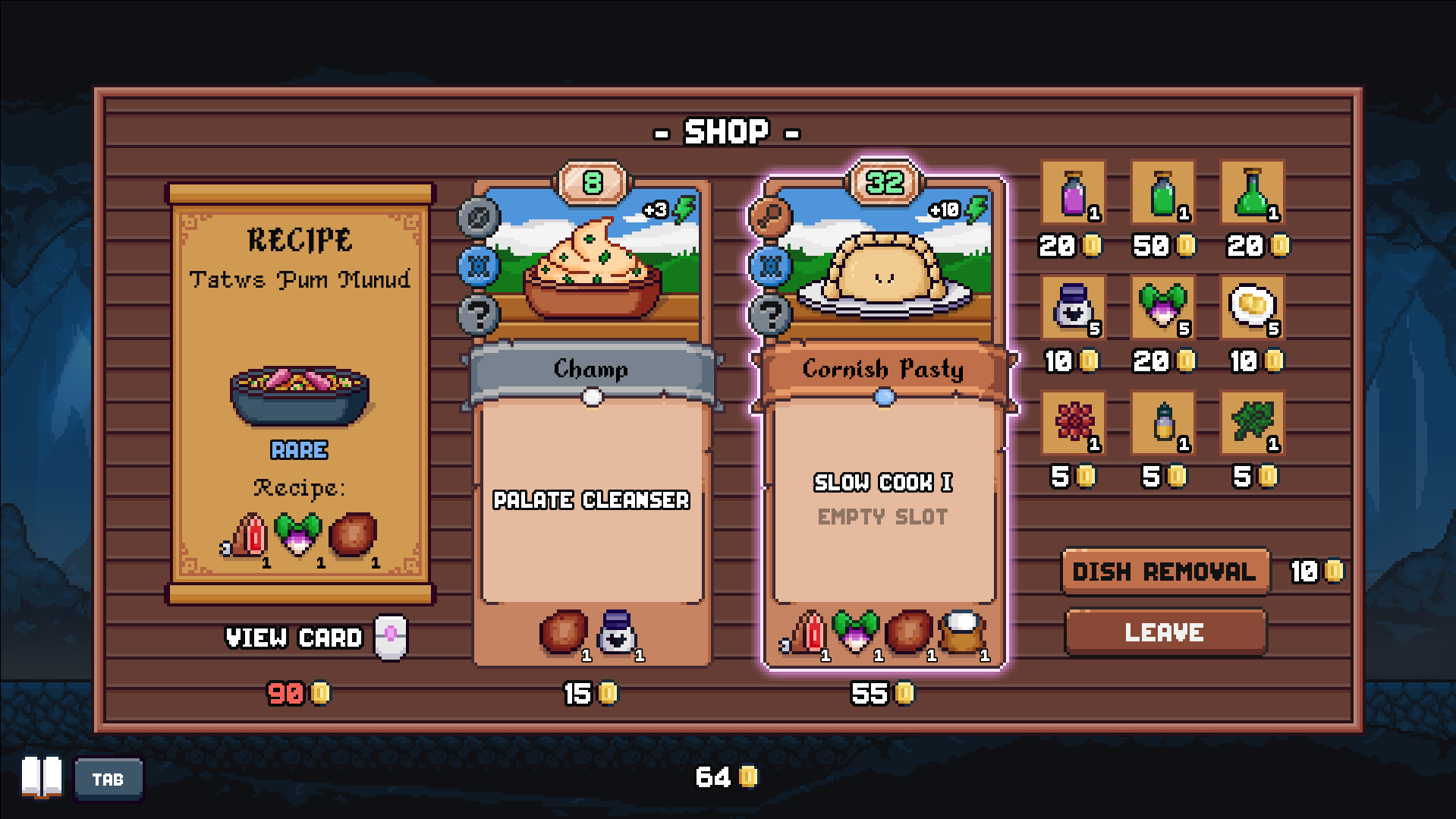Open the recipe book icon
This screenshot has height=819, width=1456.
(x=42, y=777)
